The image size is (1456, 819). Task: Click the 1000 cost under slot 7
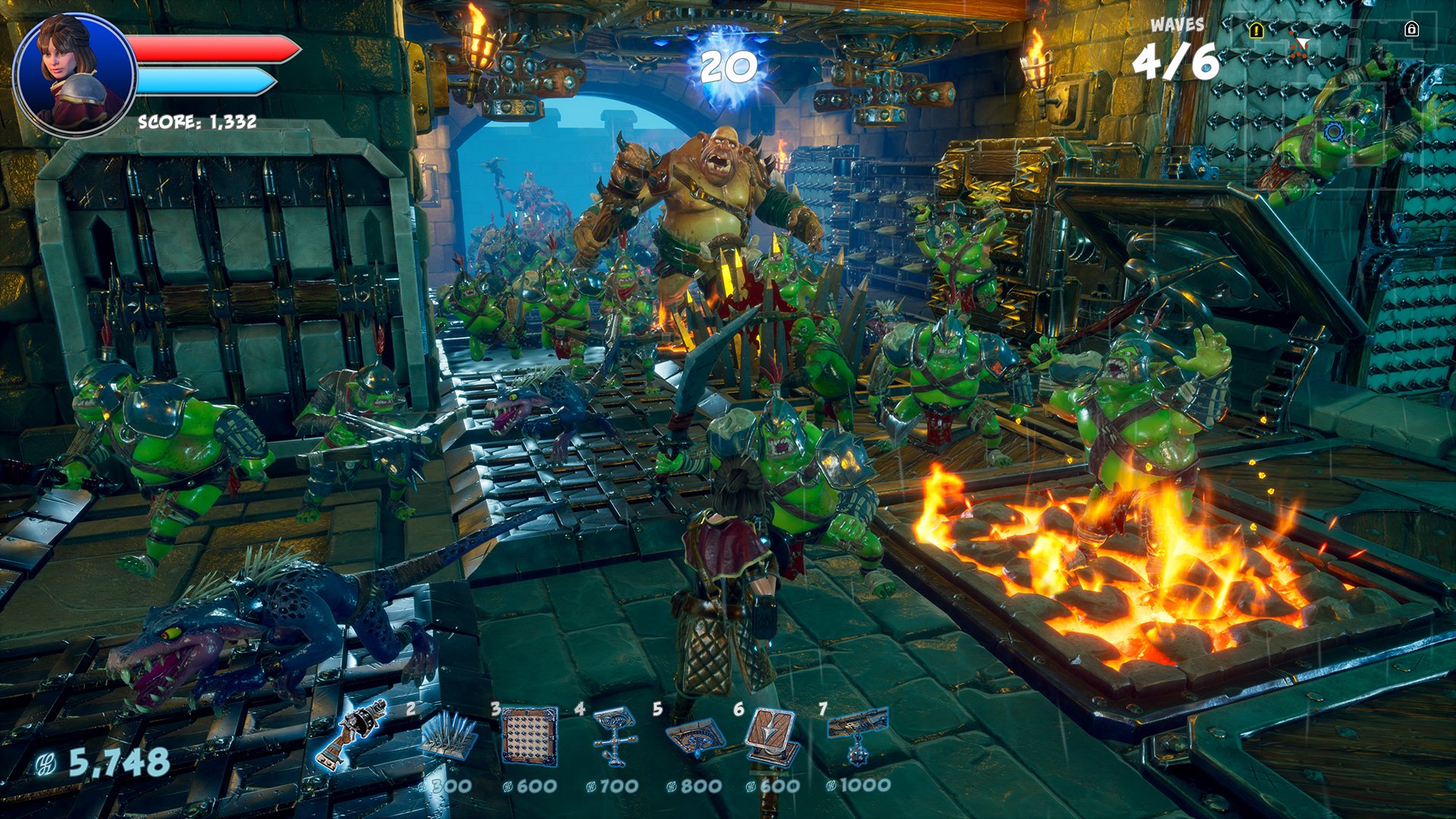pos(864,786)
